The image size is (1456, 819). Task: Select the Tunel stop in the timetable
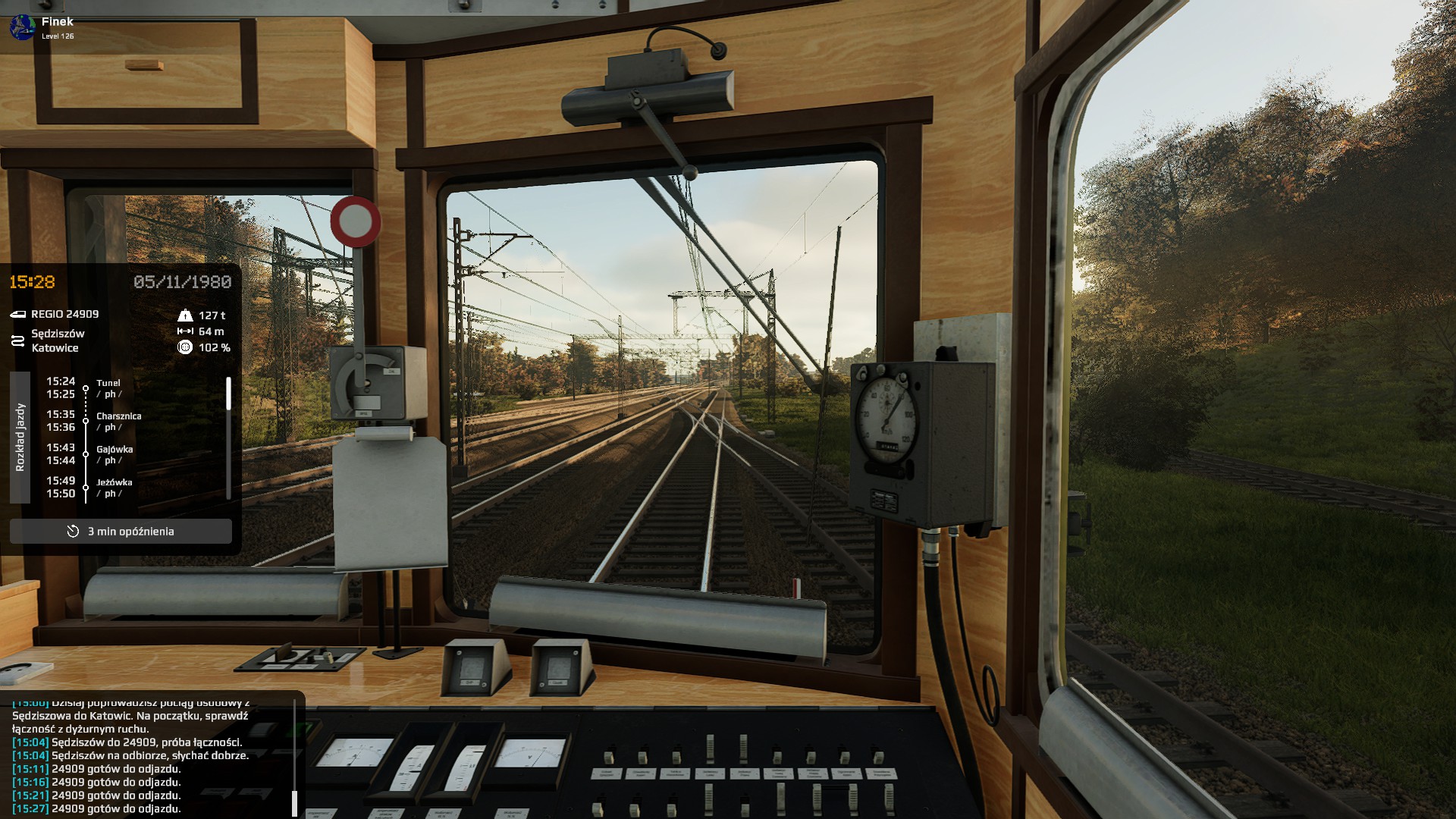tap(108, 384)
